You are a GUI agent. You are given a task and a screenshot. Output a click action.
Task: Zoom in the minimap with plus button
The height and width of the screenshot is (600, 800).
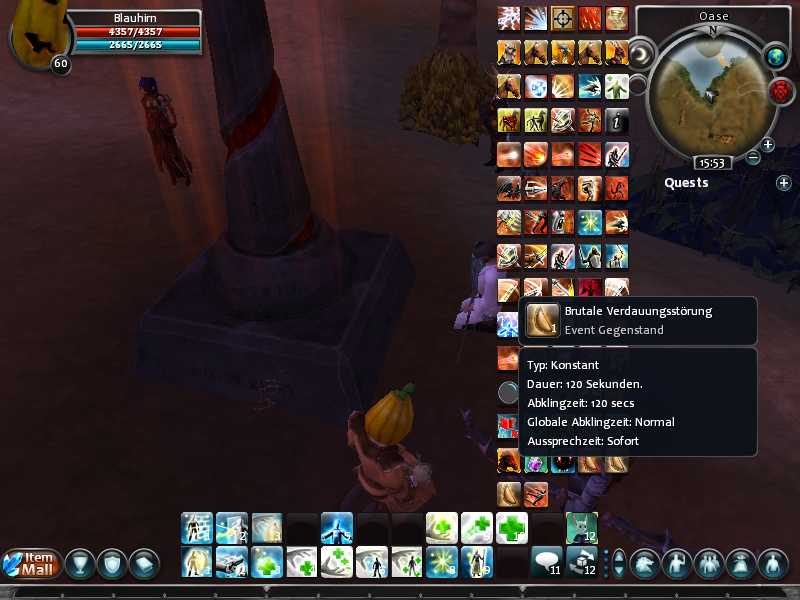768,145
